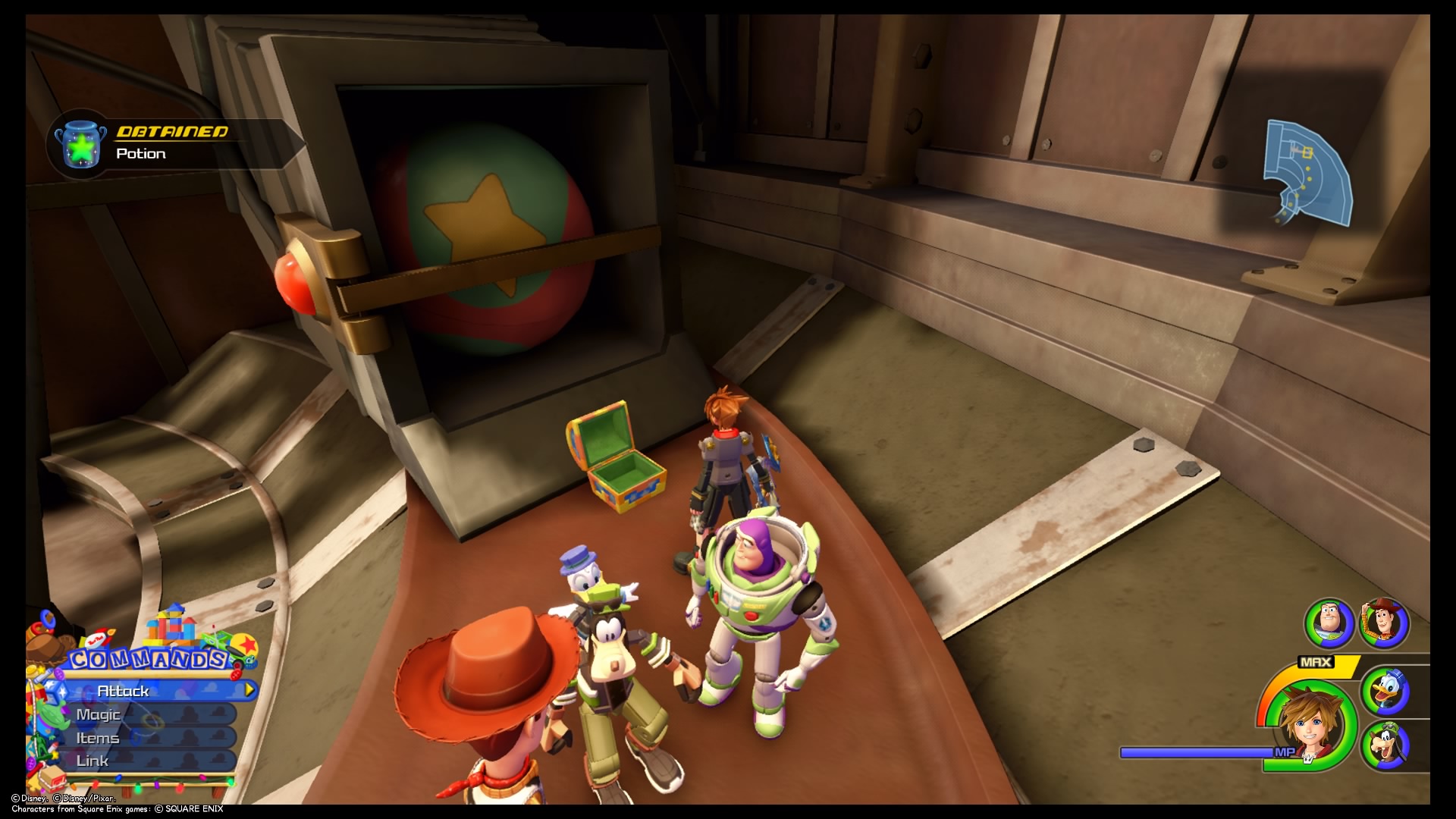Expand the Attack command with its yellow arrow
The image size is (1456, 819).
[249, 690]
